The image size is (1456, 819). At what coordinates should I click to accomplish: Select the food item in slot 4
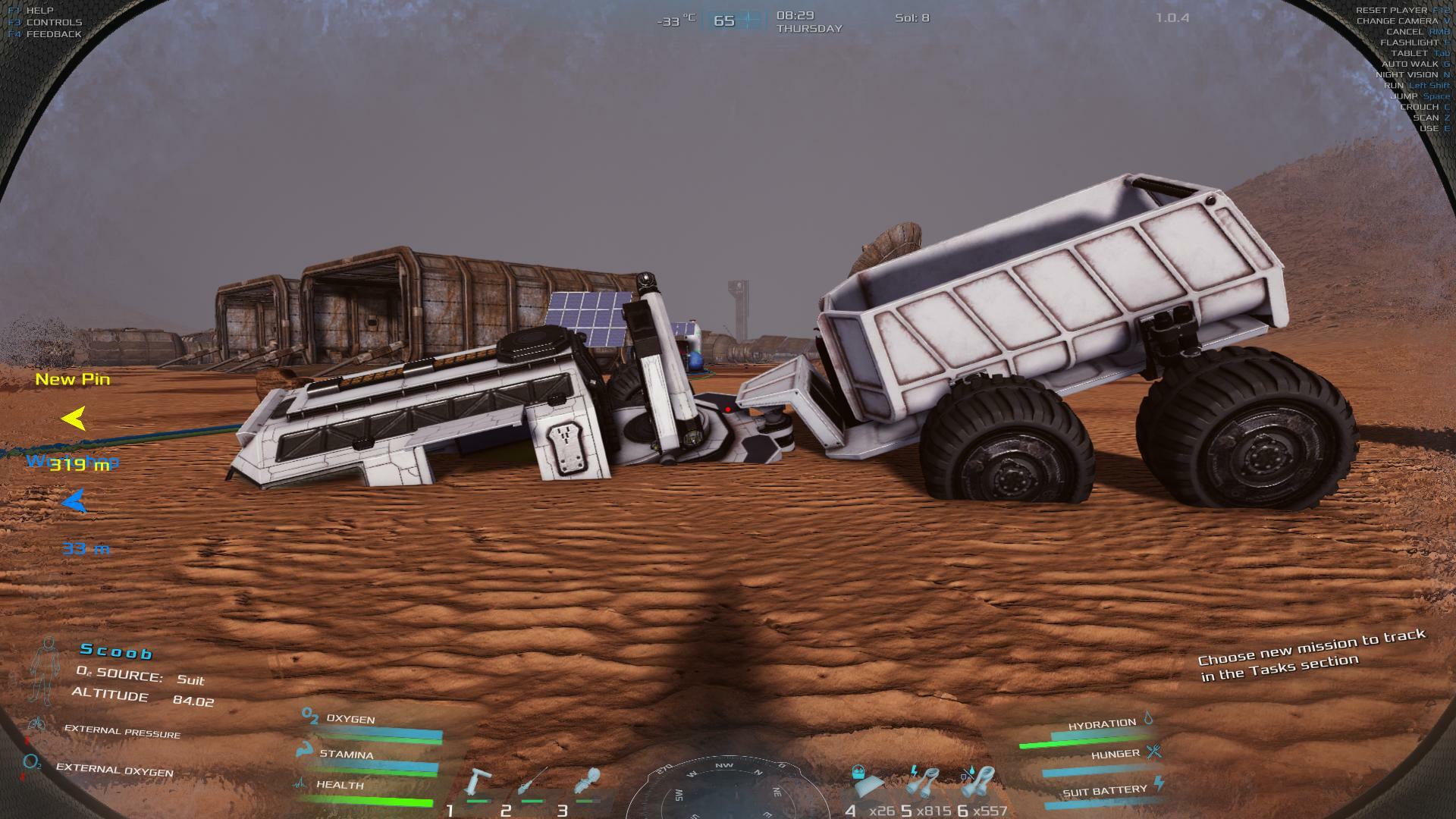[x=865, y=781]
